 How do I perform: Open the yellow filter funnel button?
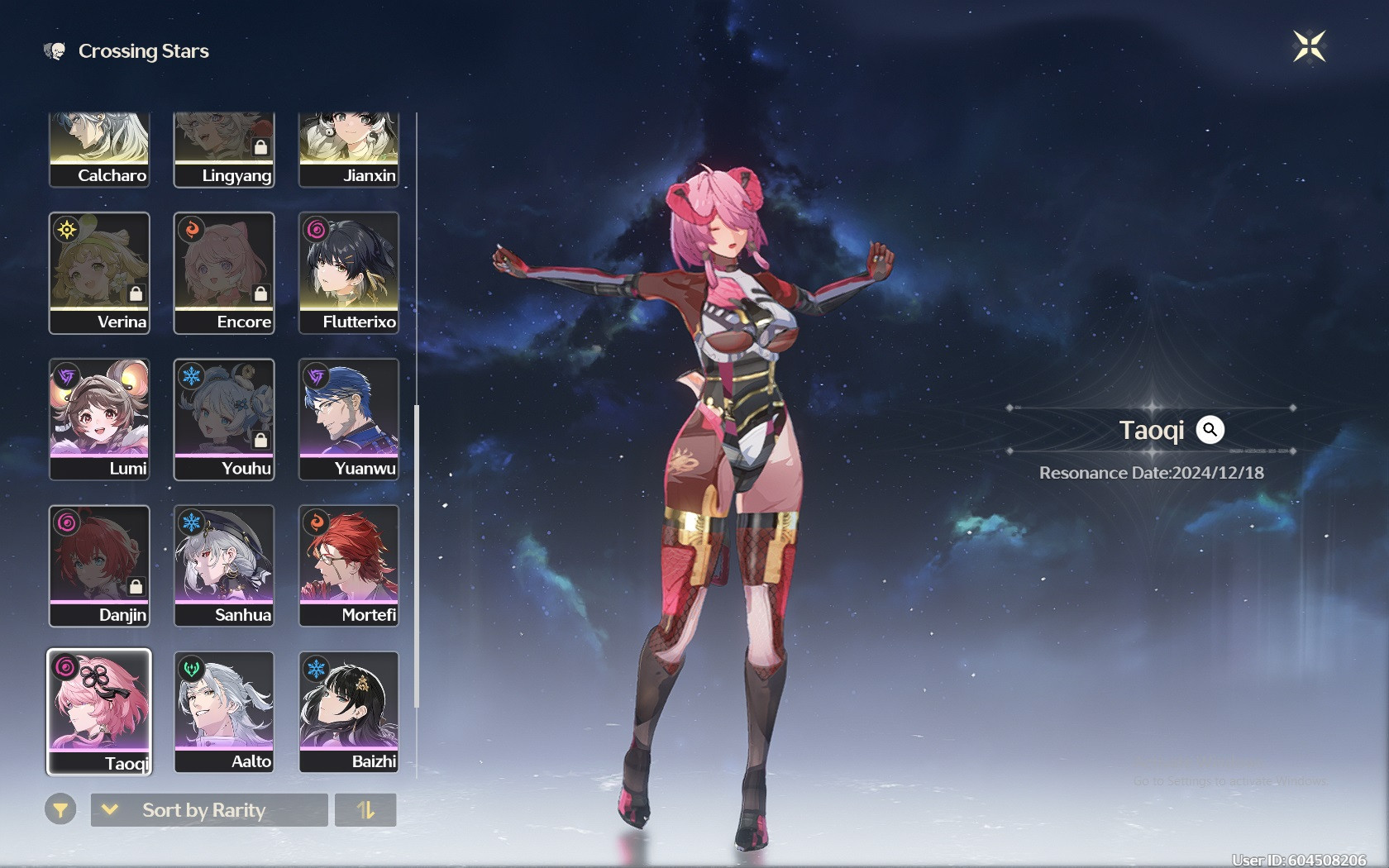pos(60,810)
